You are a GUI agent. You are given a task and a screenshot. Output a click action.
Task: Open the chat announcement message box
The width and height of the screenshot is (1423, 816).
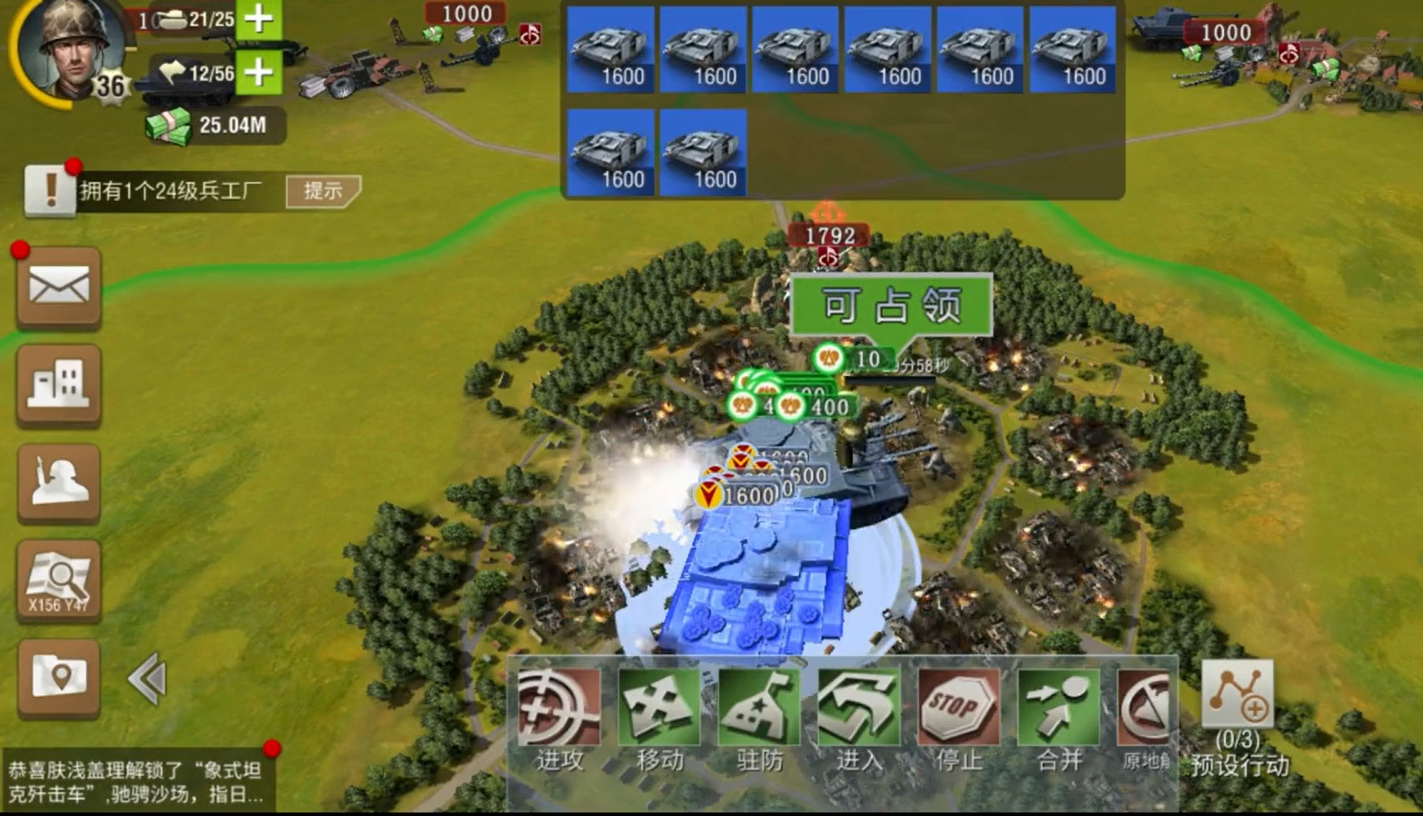138,782
